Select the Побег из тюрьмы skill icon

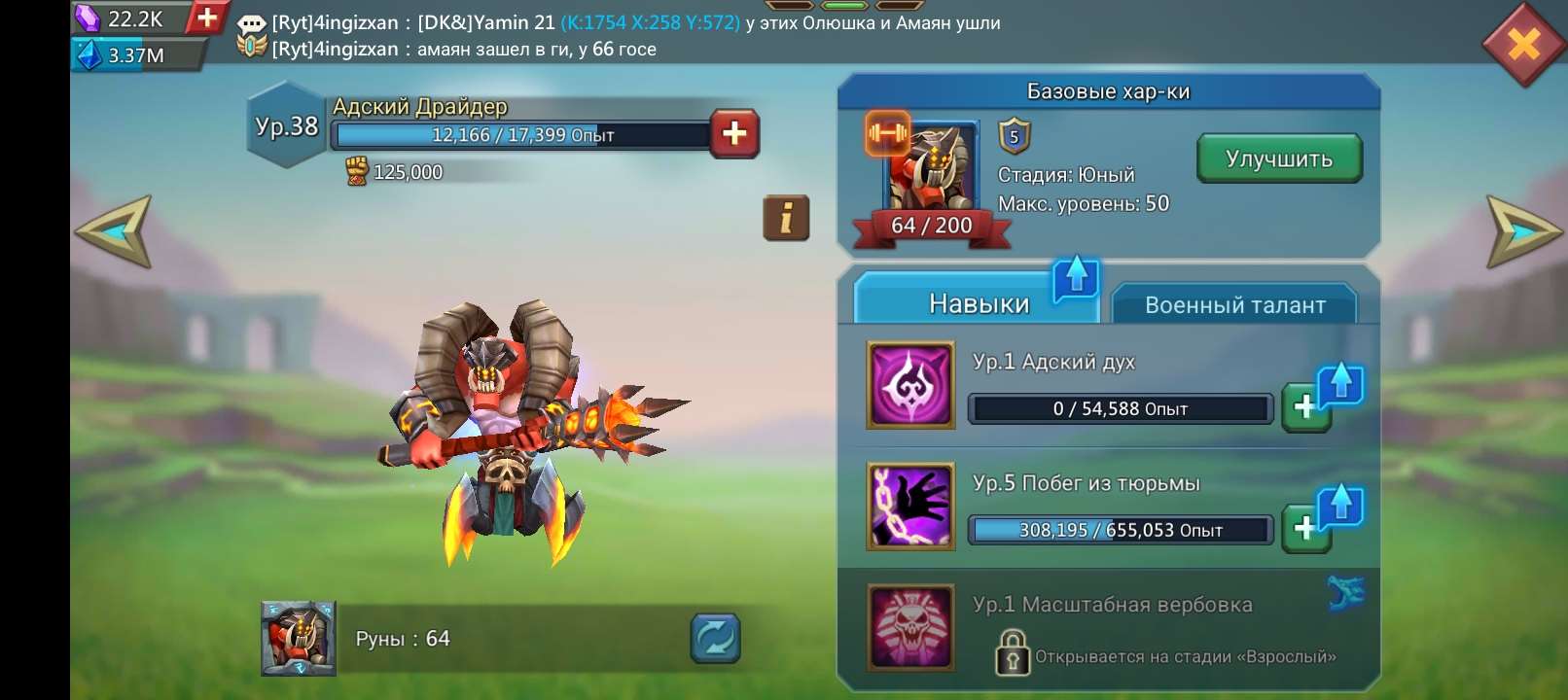tap(911, 507)
